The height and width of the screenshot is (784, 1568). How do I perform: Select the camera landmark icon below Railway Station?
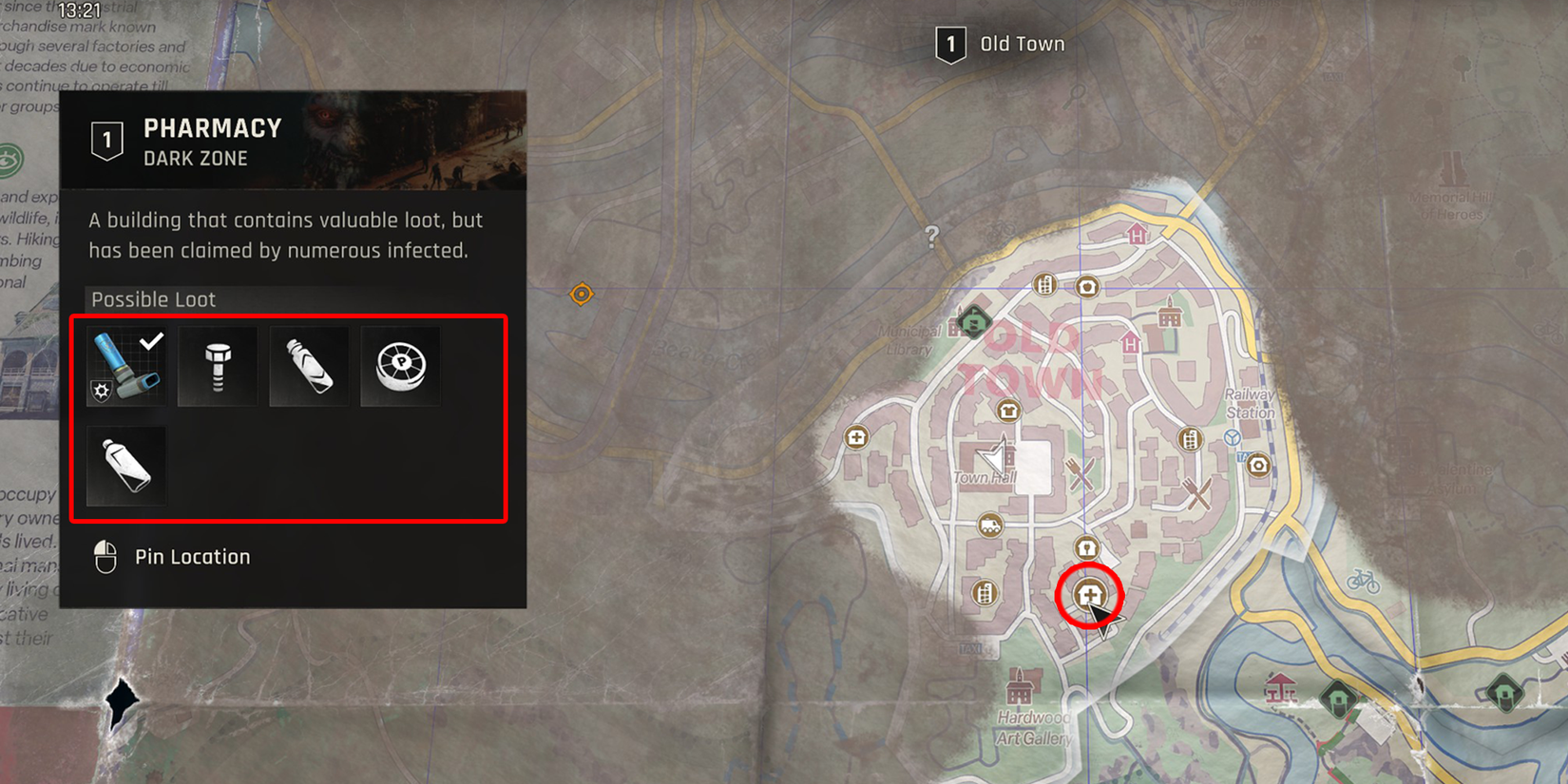(1260, 466)
